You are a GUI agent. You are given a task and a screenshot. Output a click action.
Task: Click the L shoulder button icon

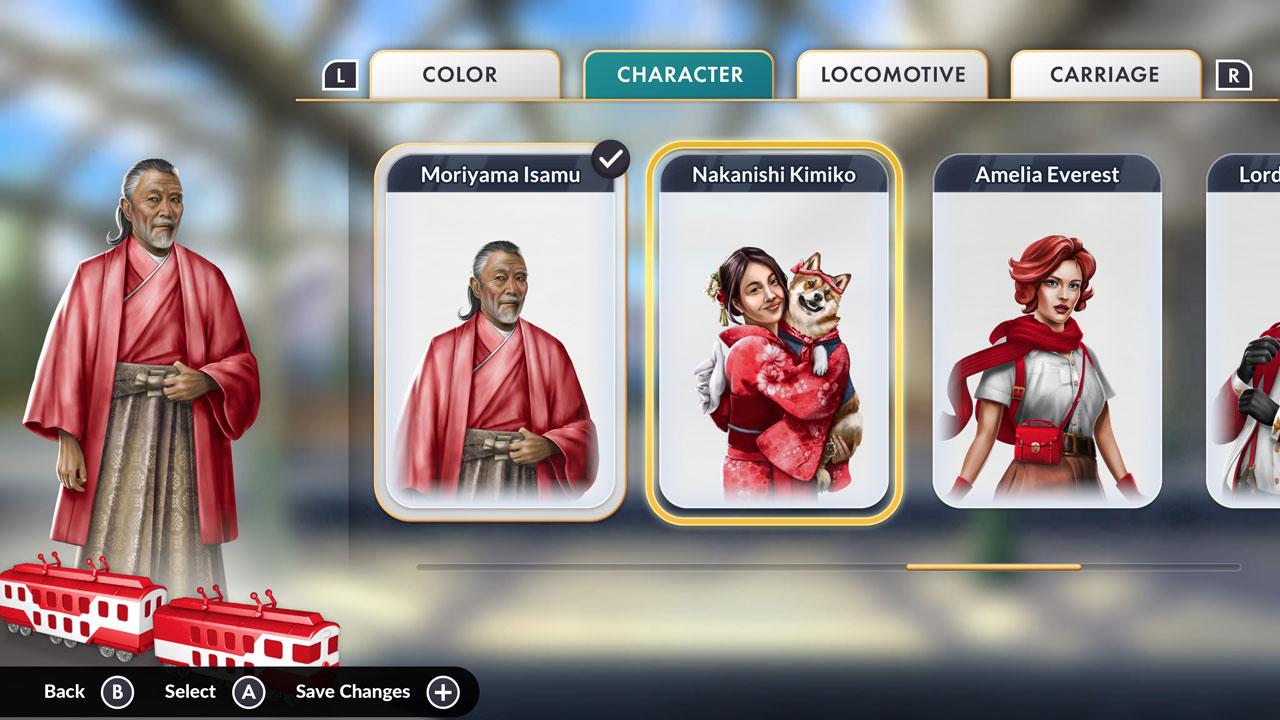(x=340, y=74)
